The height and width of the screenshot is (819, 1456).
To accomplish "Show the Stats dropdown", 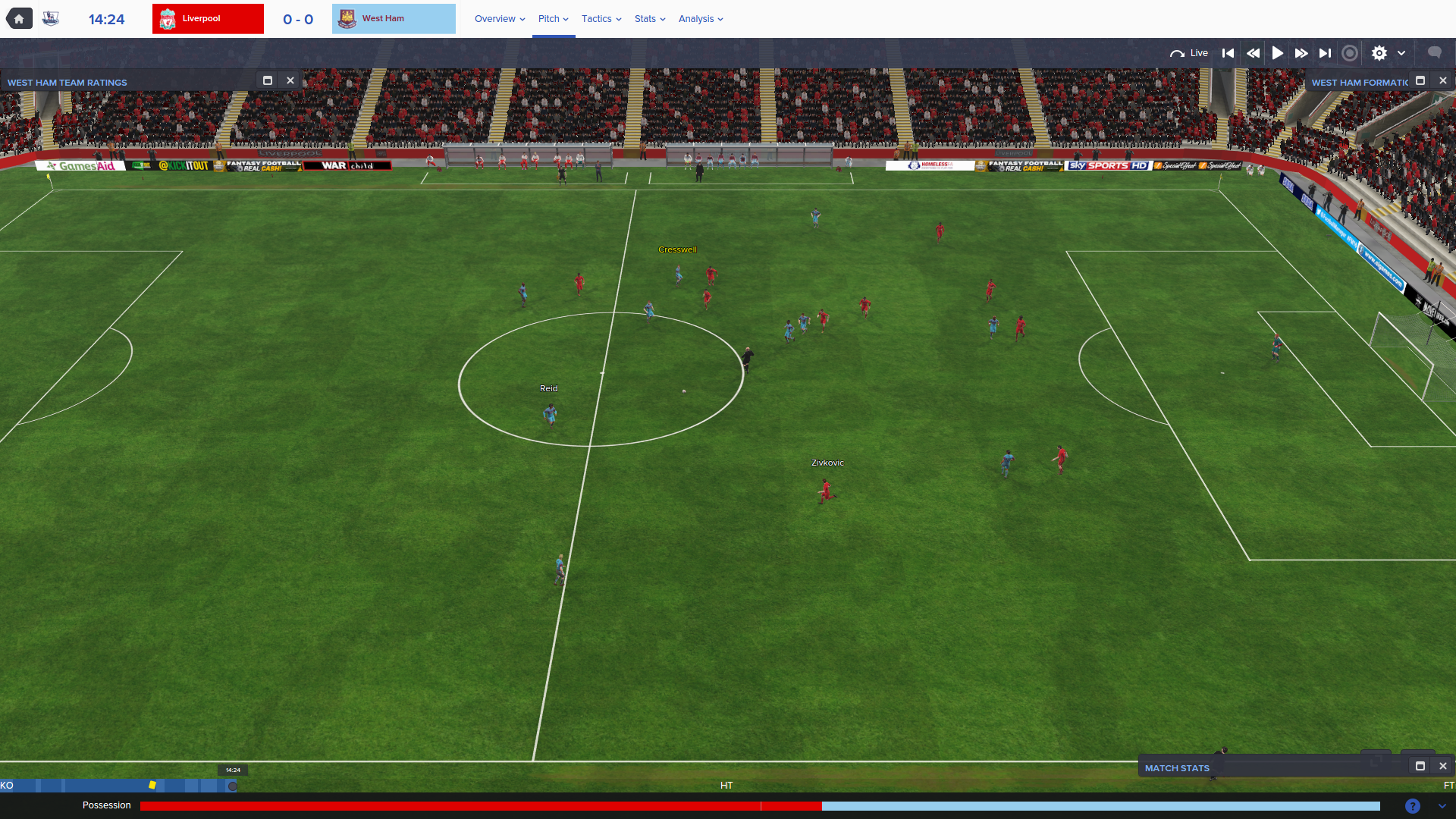I will pyautogui.click(x=649, y=19).
